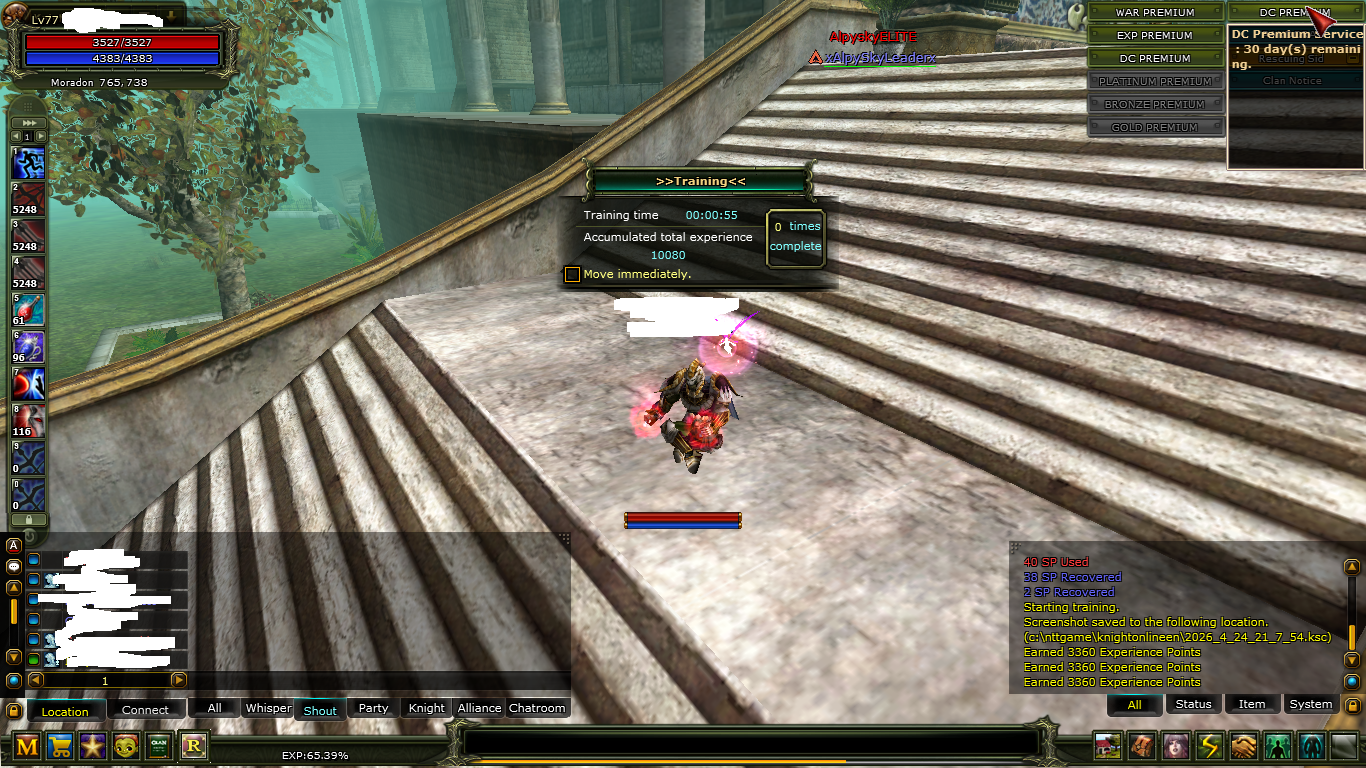Click the EXP PREMIUM button
1366x768 pixels.
coord(1155,35)
